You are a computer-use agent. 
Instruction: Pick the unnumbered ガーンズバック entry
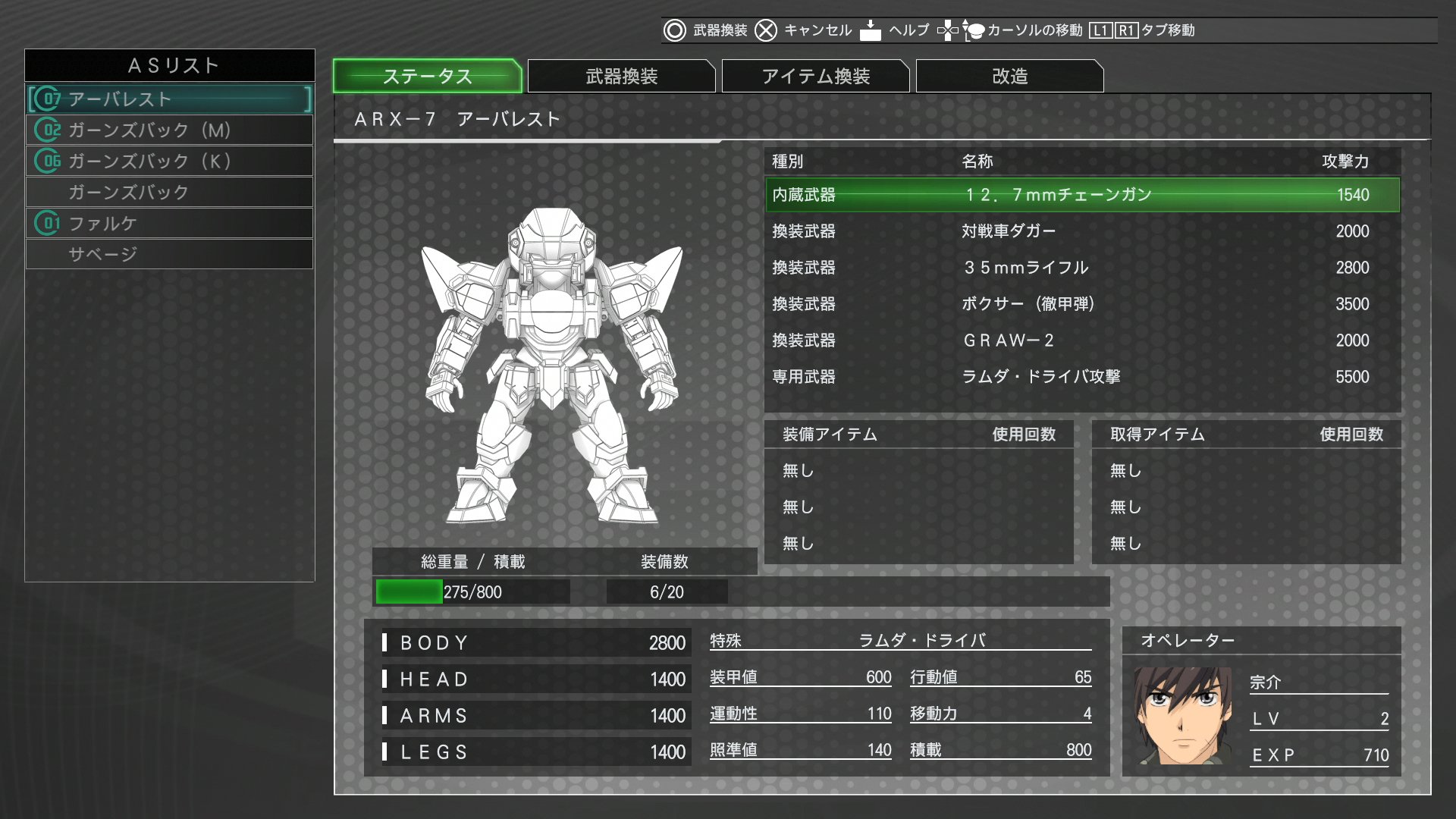[x=170, y=193]
